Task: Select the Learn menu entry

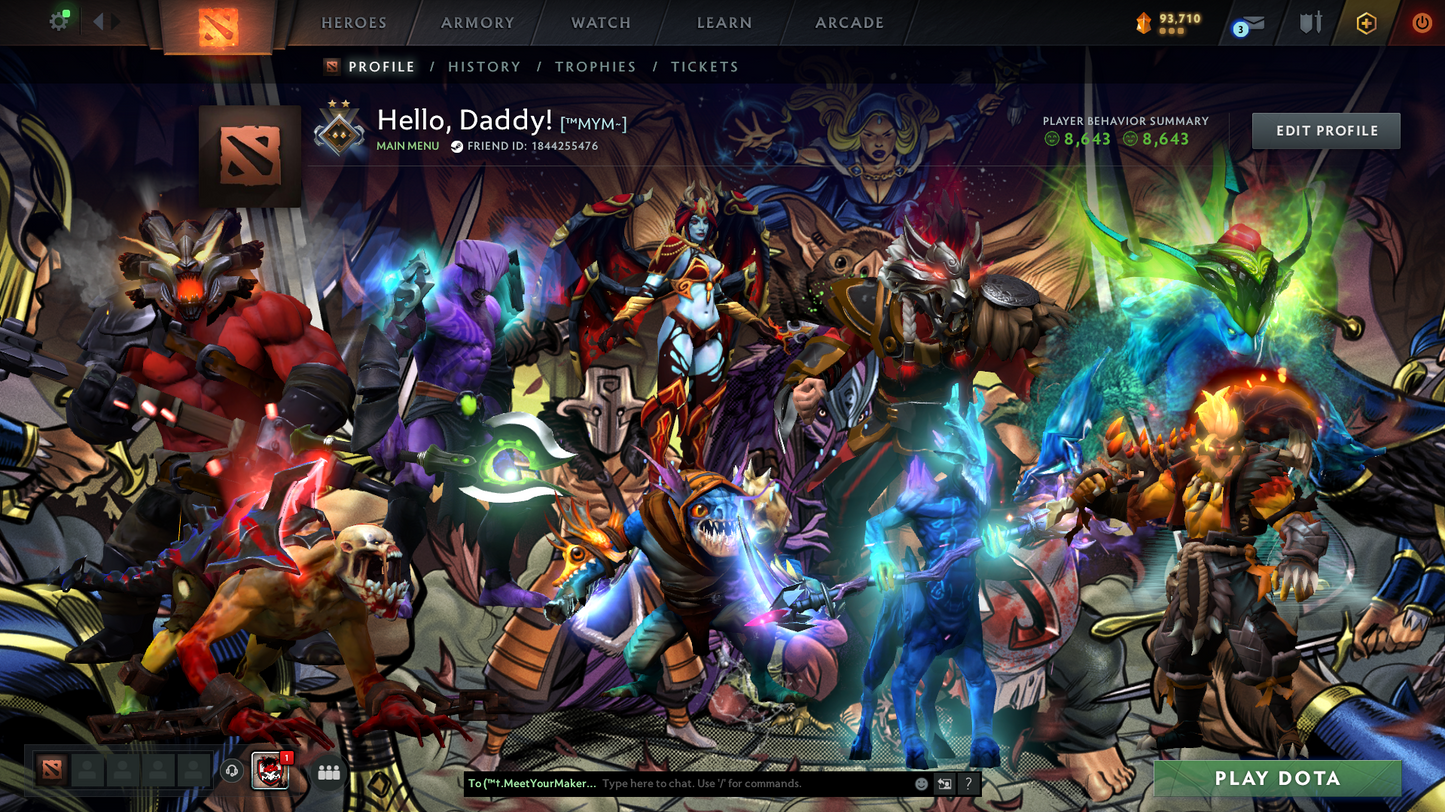Action: [x=724, y=23]
